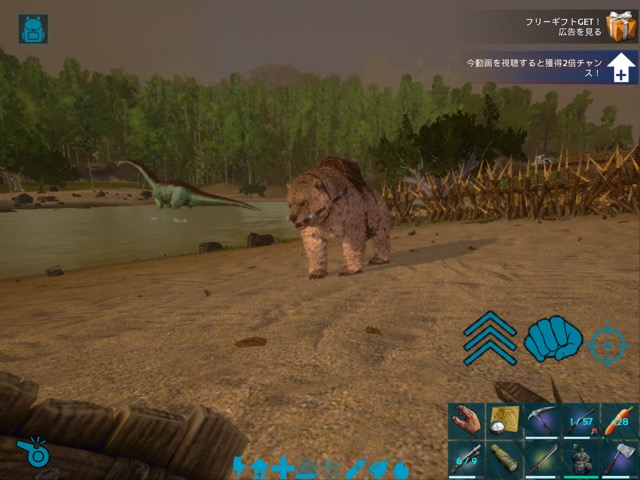Select the bare hand hotbar slot
Viewport: 640px width, 480px height.
pos(466,421)
